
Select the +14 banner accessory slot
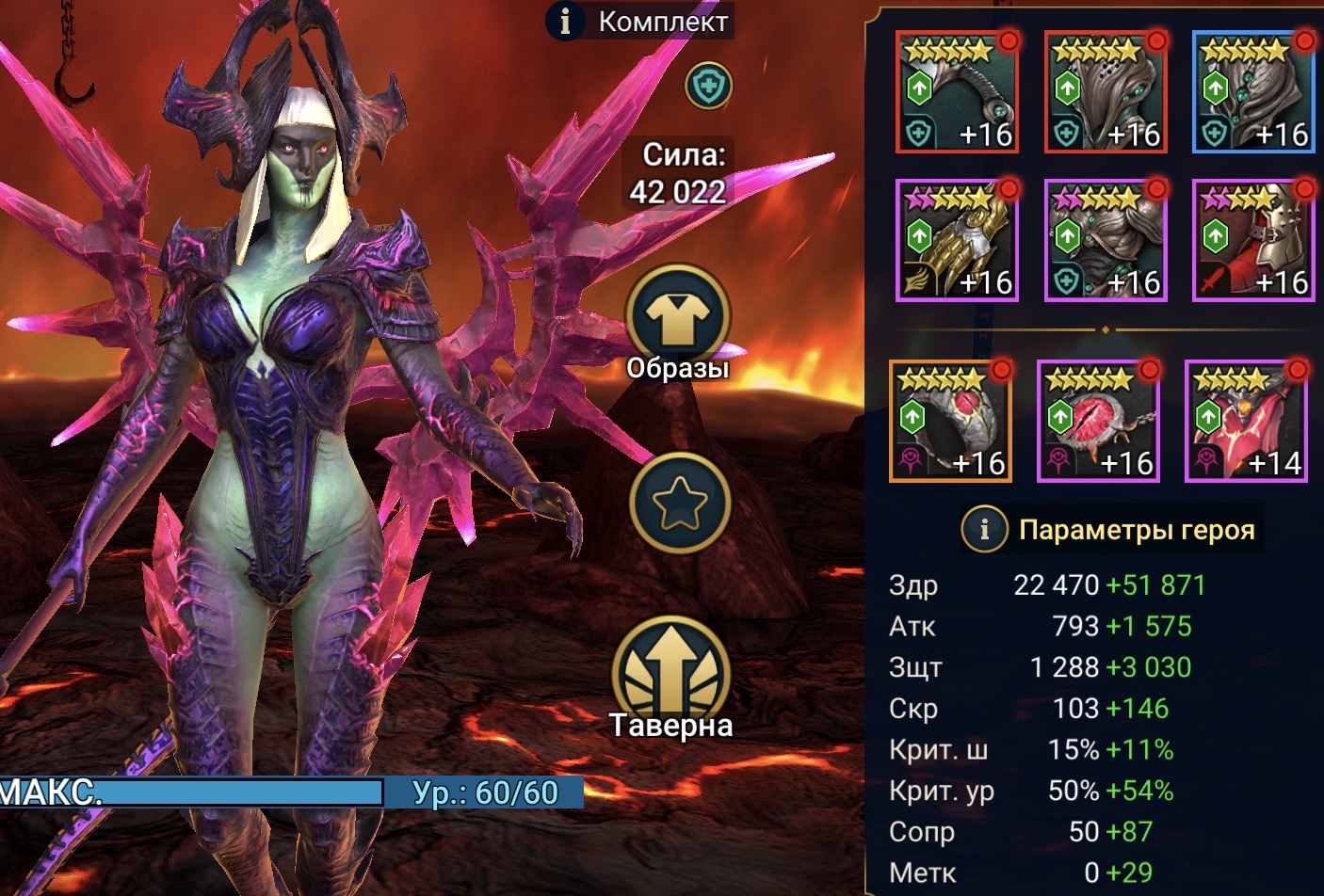coord(1246,422)
